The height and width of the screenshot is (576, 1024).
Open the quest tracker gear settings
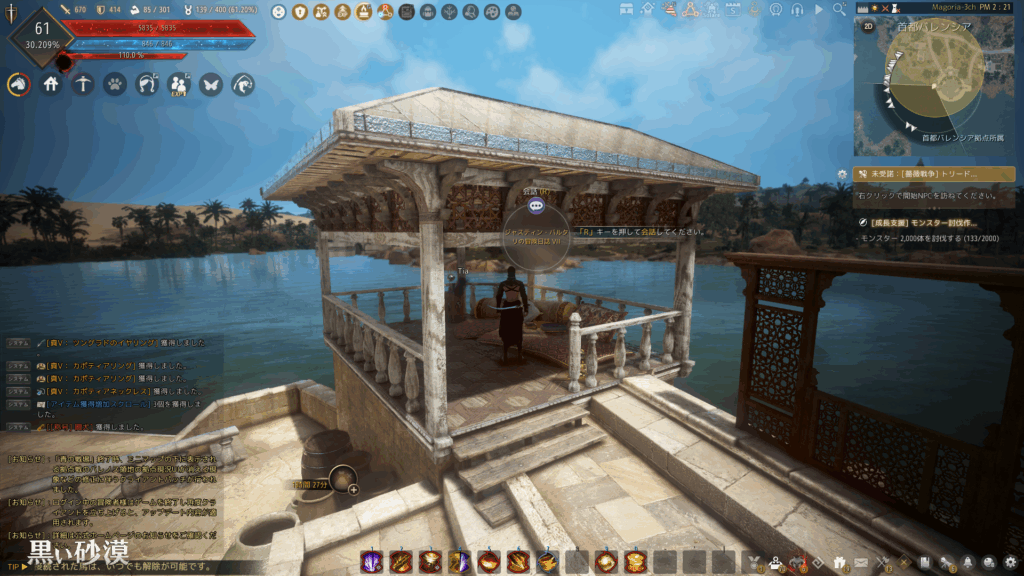click(x=843, y=174)
